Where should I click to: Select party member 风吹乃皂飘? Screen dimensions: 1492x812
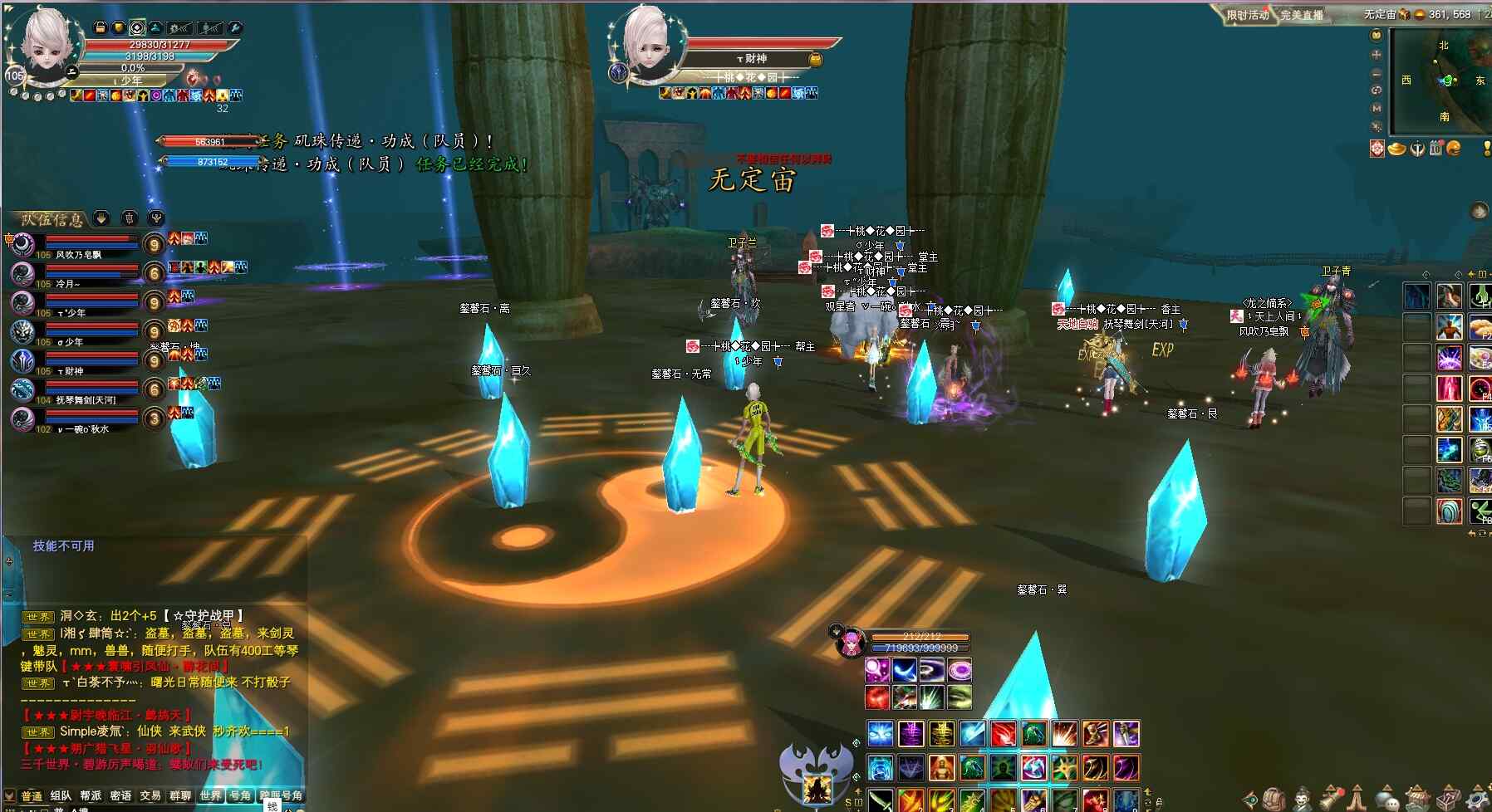point(79,255)
